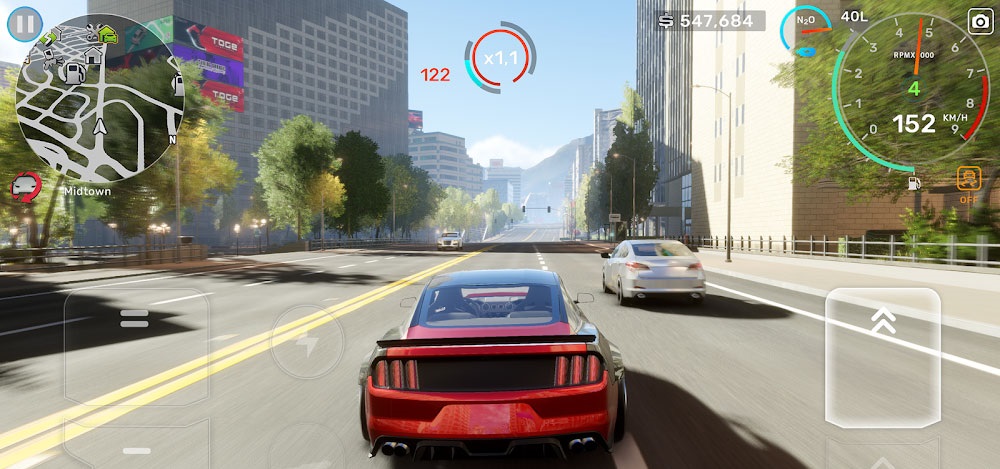Select the gas station marker on minimap

coord(74,72)
